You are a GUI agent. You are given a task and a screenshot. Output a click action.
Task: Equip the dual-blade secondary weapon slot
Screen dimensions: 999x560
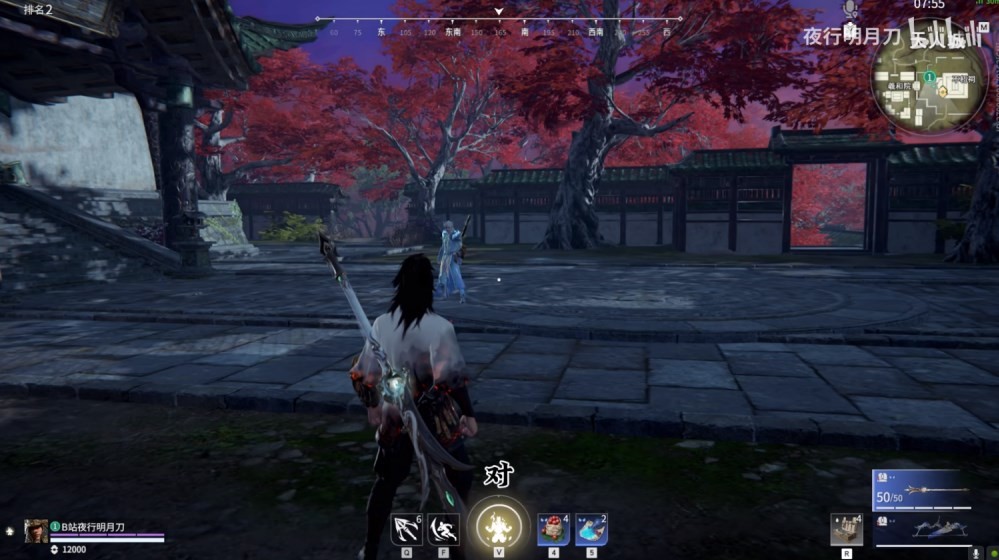(x=922, y=530)
